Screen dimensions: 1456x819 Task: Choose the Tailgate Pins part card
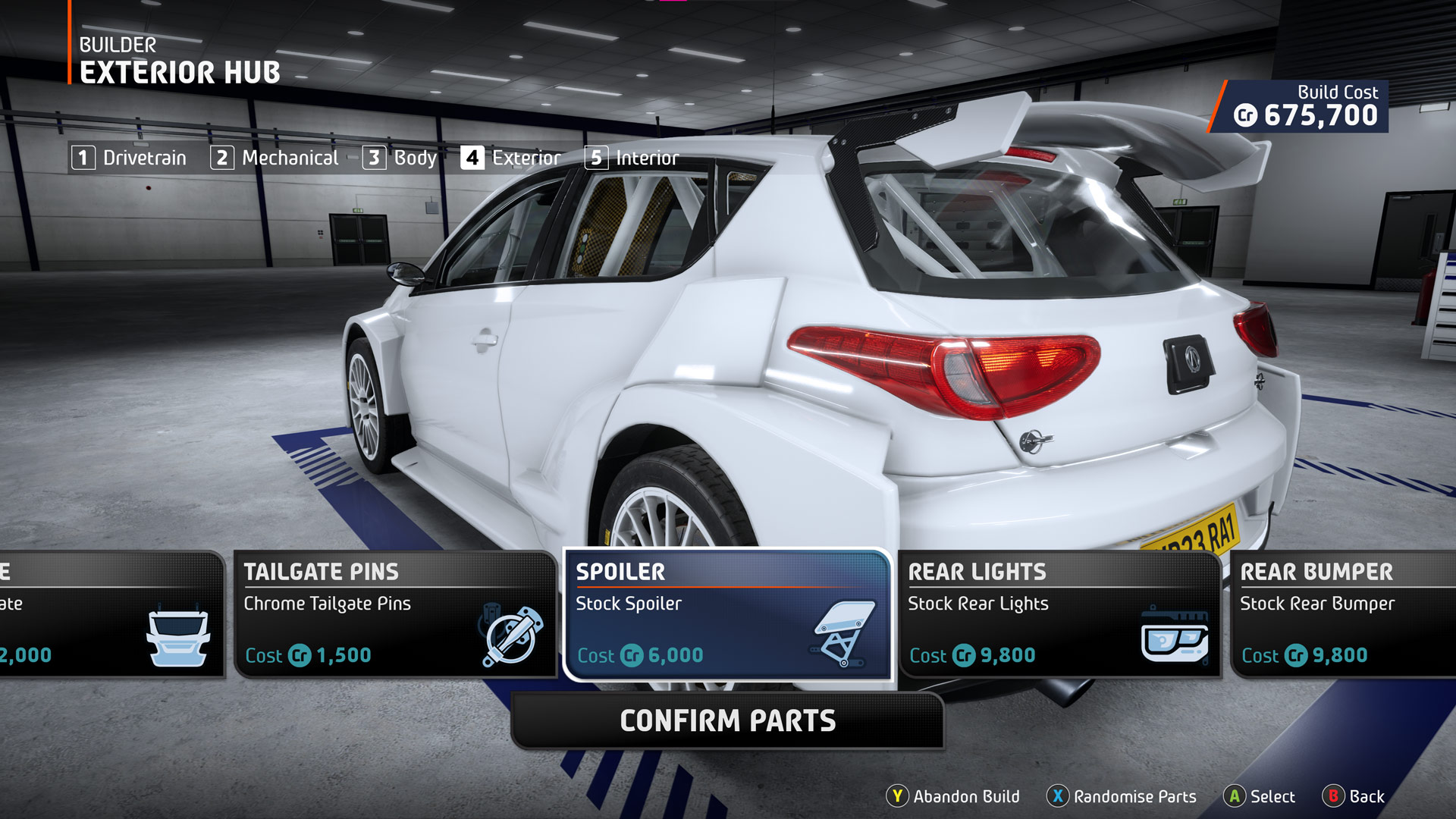pyautogui.click(x=395, y=614)
